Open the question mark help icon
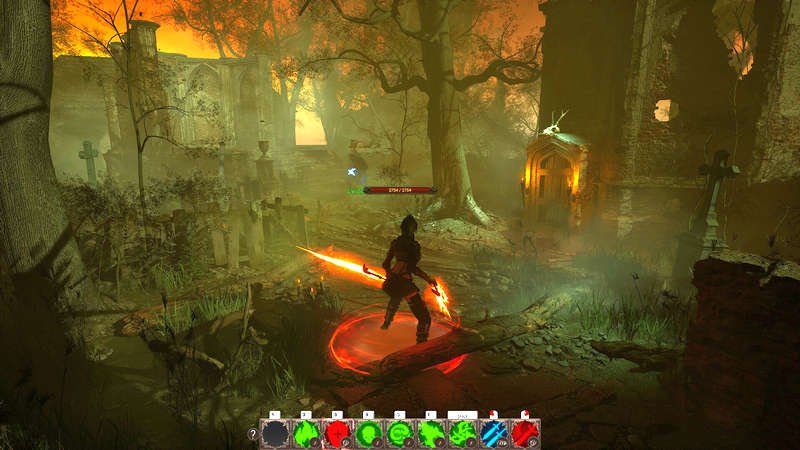Image resolution: width=800 pixels, height=450 pixels. 252,434
